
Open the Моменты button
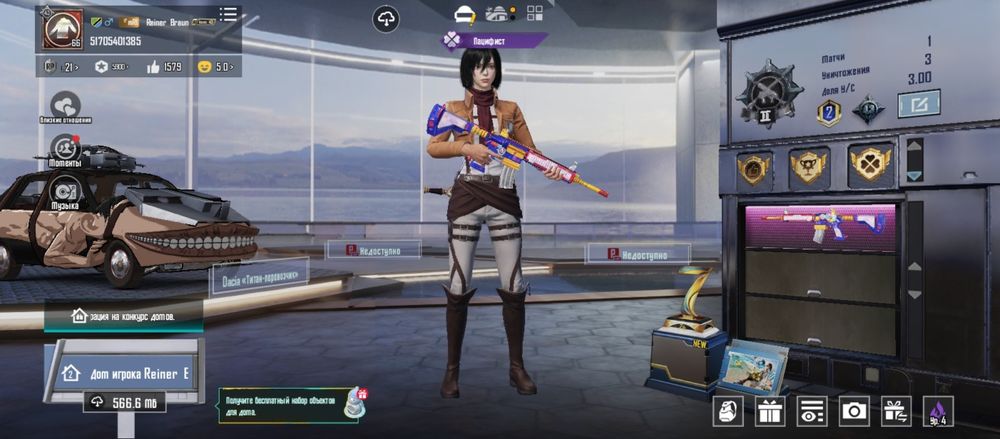tap(66, 148)
